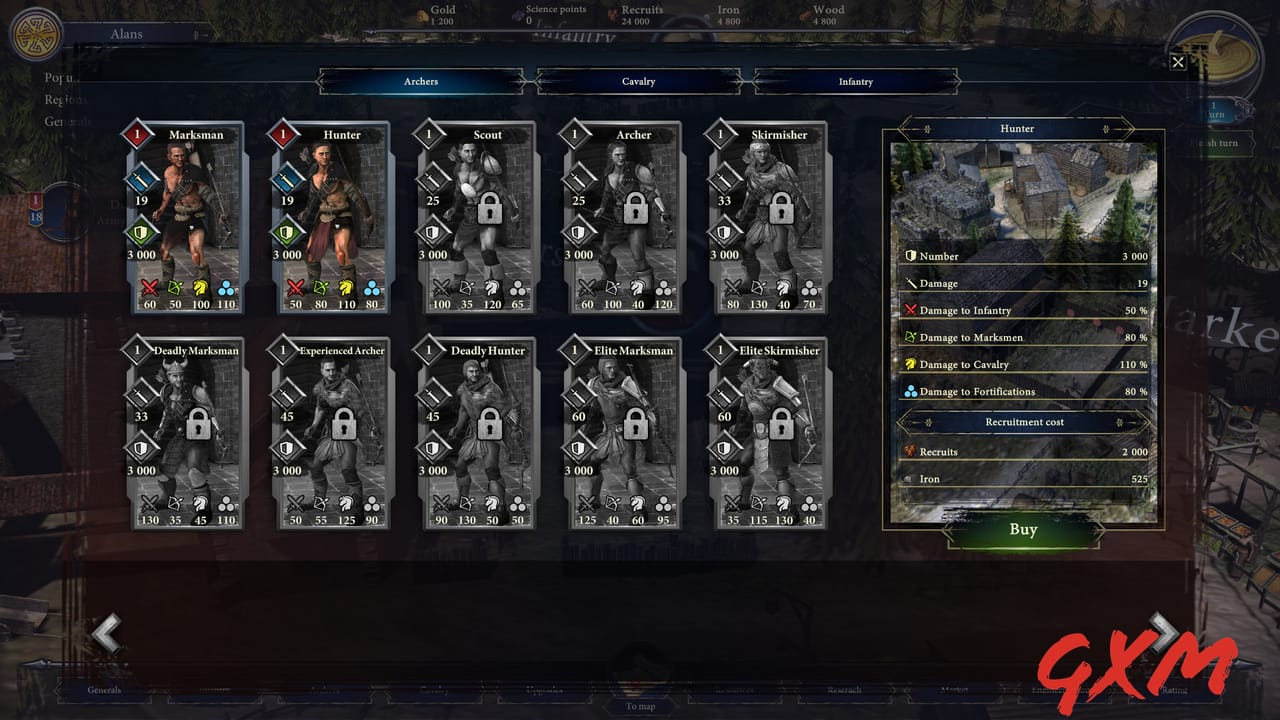1280x720 pixels.
Task: Select Research from the bottom bar
Action: [845, 689]
